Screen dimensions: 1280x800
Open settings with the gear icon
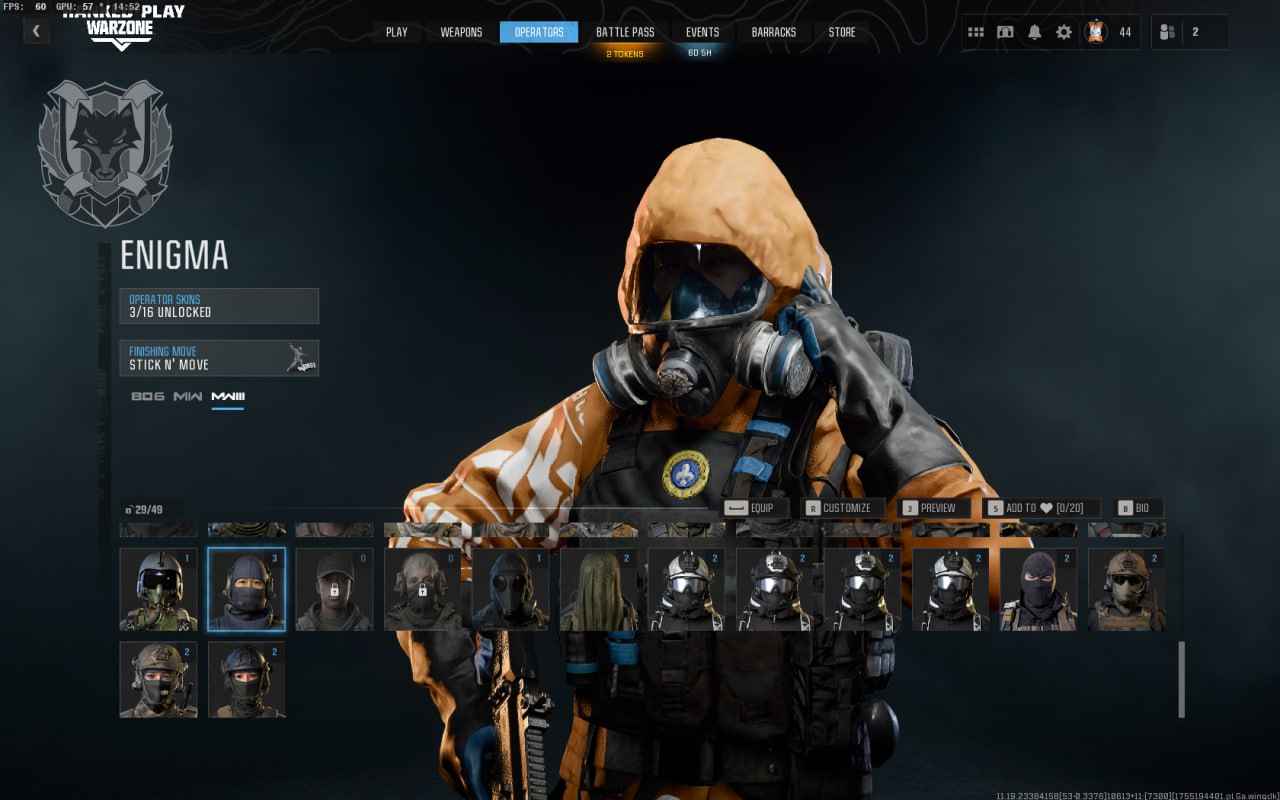pyautogui.click(x=1064, y=32)
